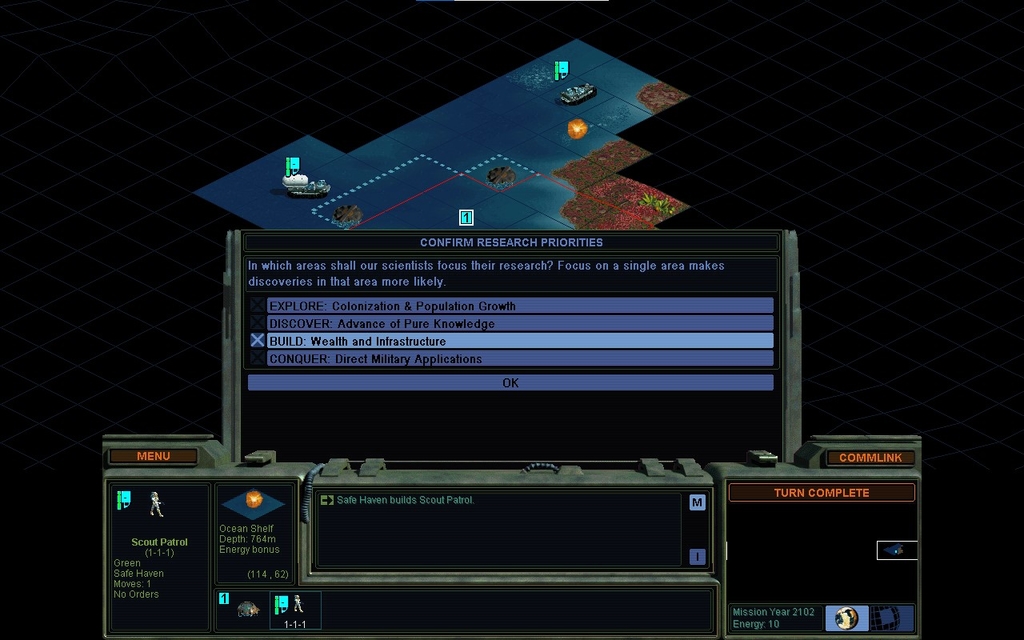The image size is (1024, 640).
Task: Confirm research priorities with OK
Action: tap(510, 383)
